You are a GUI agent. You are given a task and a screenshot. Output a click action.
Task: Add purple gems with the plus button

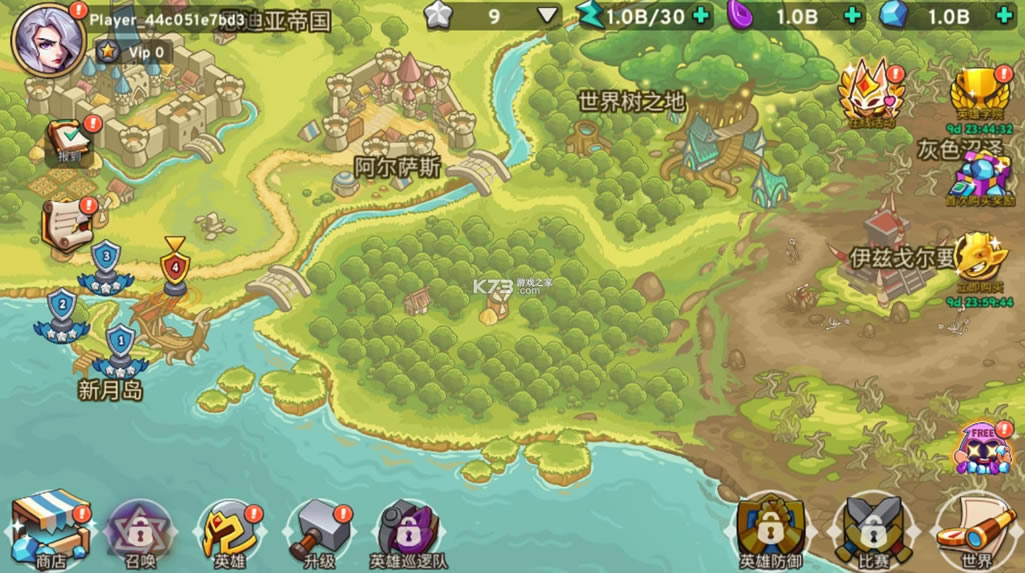coord(852,16)
